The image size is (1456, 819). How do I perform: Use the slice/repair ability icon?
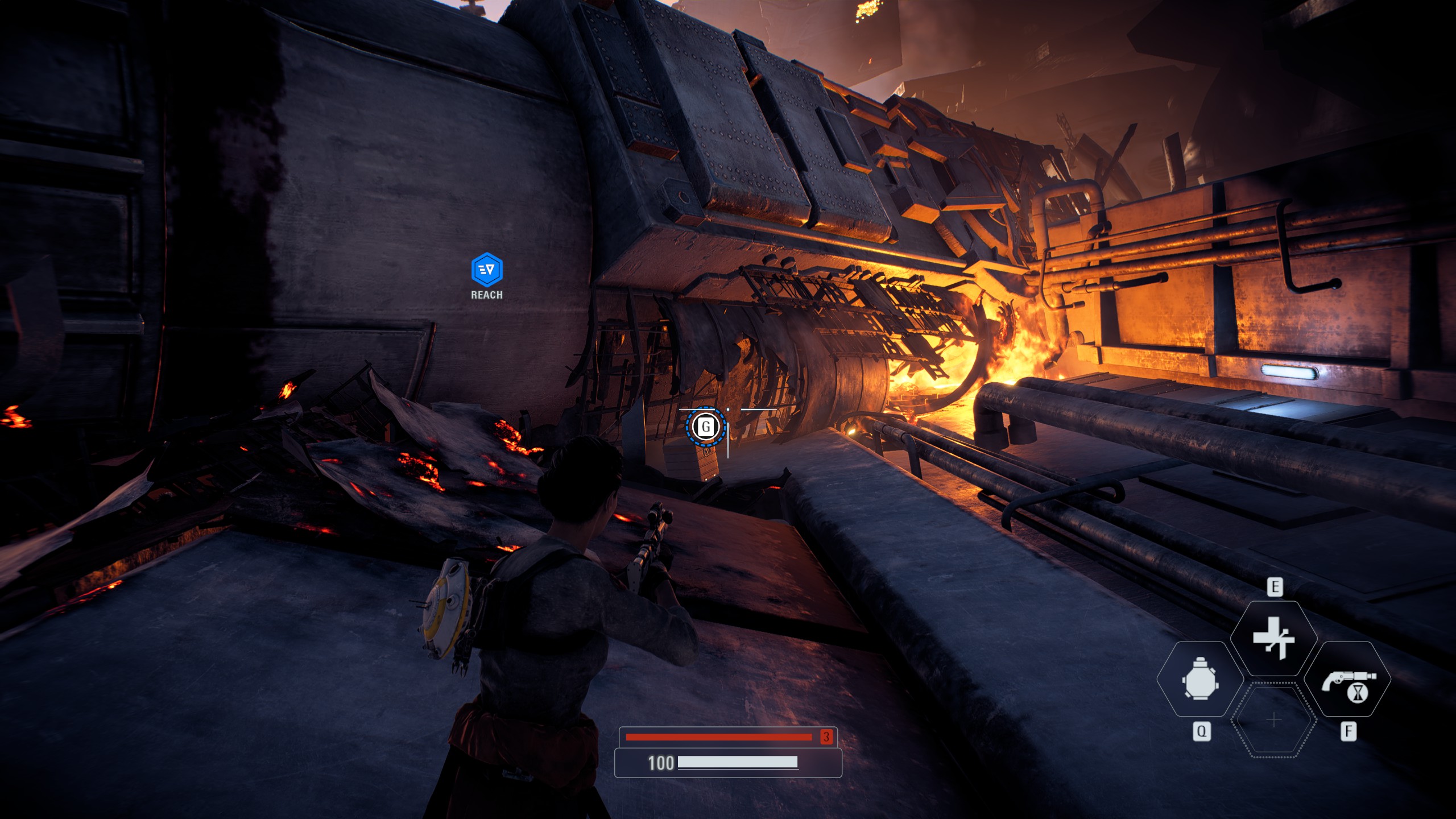tap(1273, 638)
